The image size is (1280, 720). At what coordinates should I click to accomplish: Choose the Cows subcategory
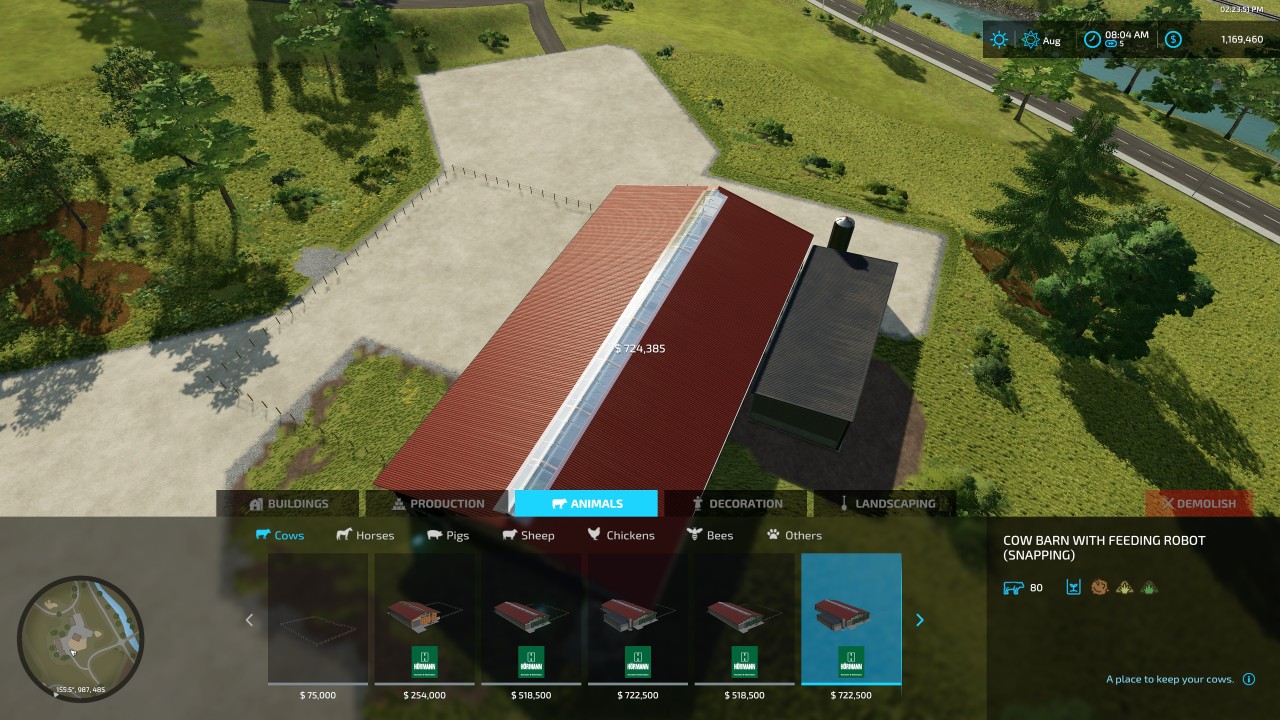point(280,535)
